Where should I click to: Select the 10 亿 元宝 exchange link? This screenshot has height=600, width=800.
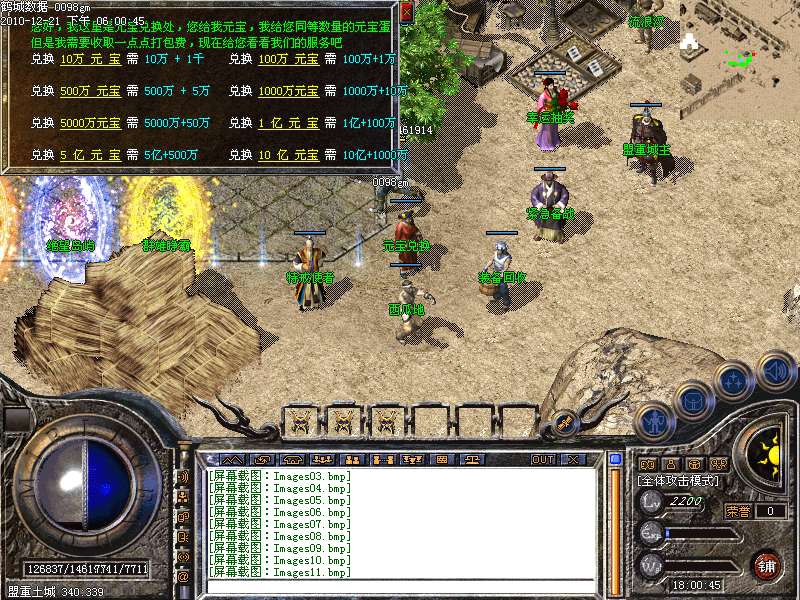(289, 156)
